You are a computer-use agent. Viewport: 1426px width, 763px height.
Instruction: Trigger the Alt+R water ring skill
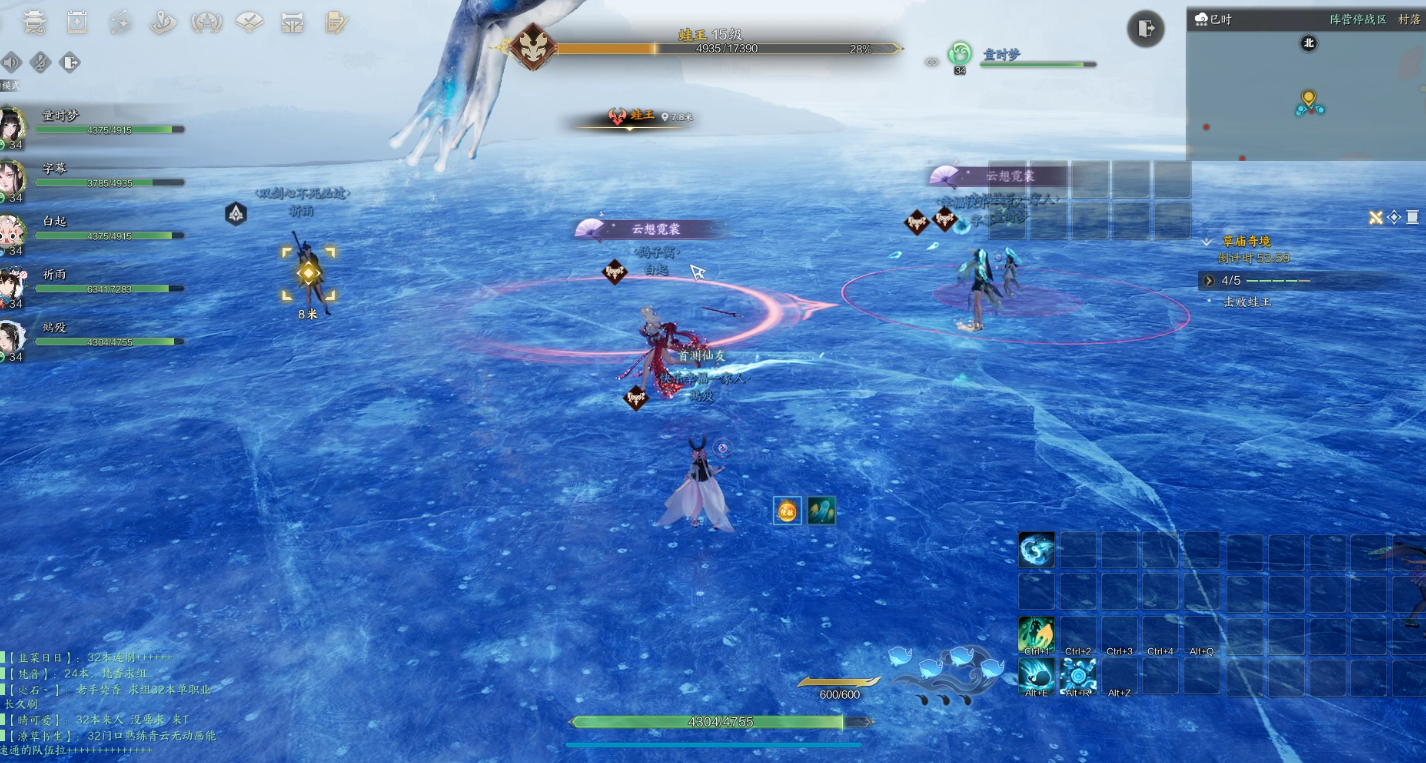pos(1078,676)
